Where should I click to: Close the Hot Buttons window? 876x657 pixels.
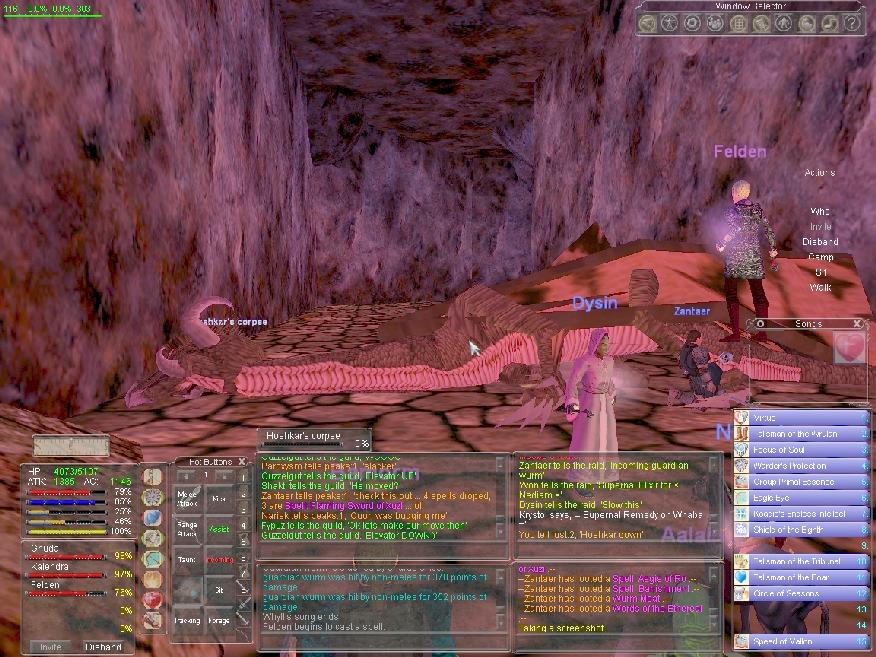[x=241, y=461]
